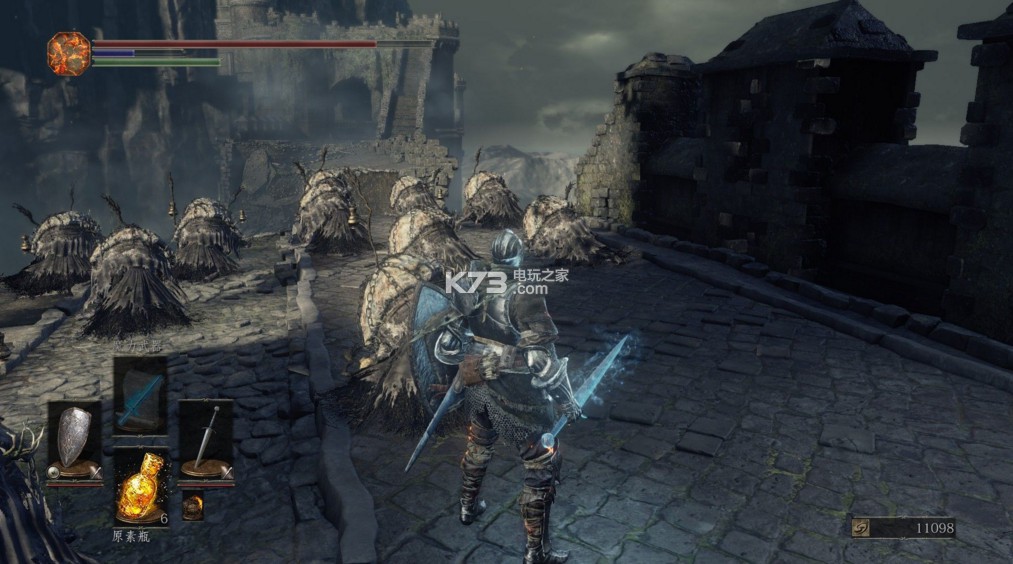The height and width of the screenshot is (564, 1013).
Task: Select the Magic Weapon spell slot
Action: [x=139, y=394]
